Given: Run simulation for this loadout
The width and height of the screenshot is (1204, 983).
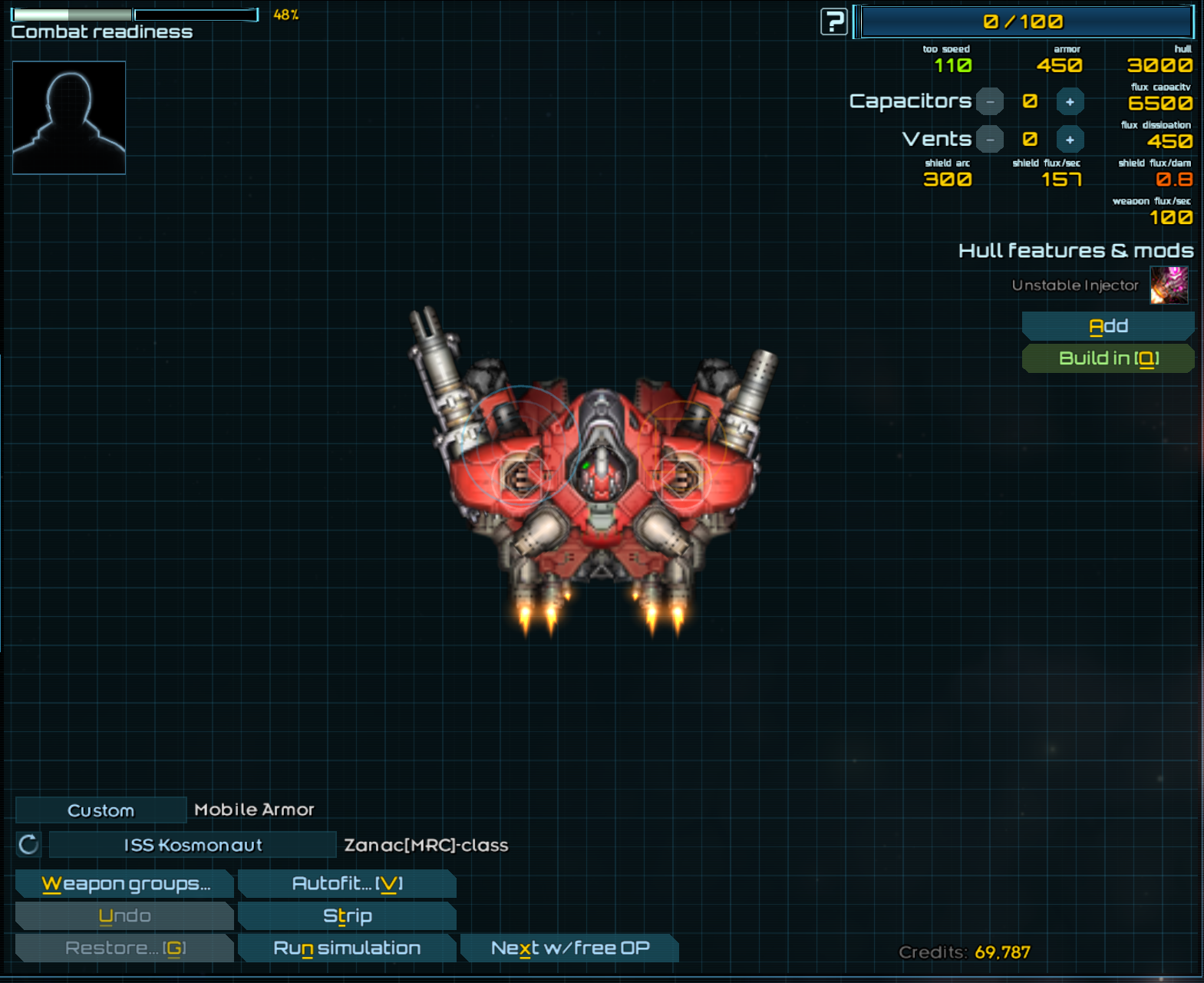Looking at the screenshot, I should [347, 948].
